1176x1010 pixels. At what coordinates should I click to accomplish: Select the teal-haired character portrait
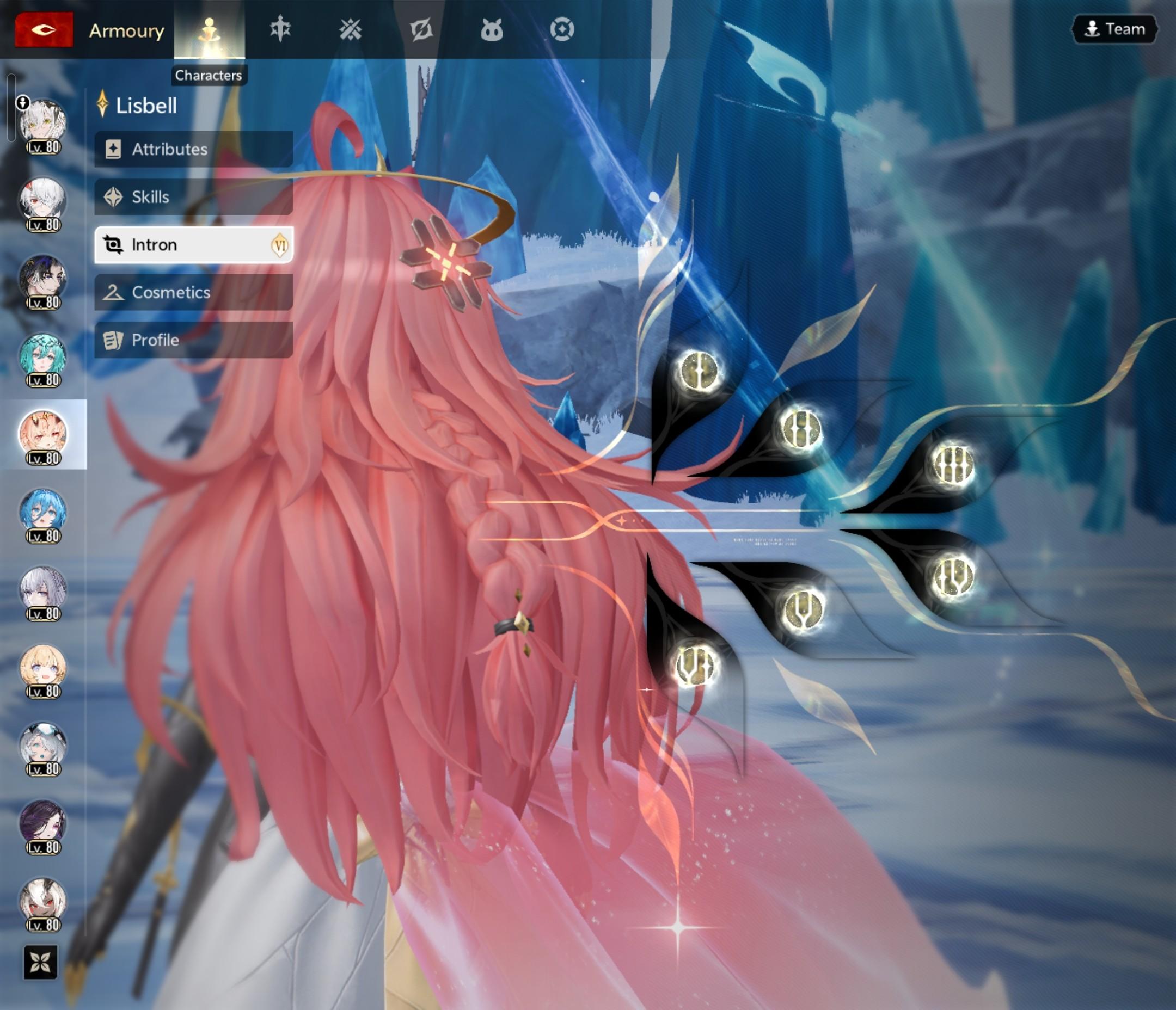43,358
